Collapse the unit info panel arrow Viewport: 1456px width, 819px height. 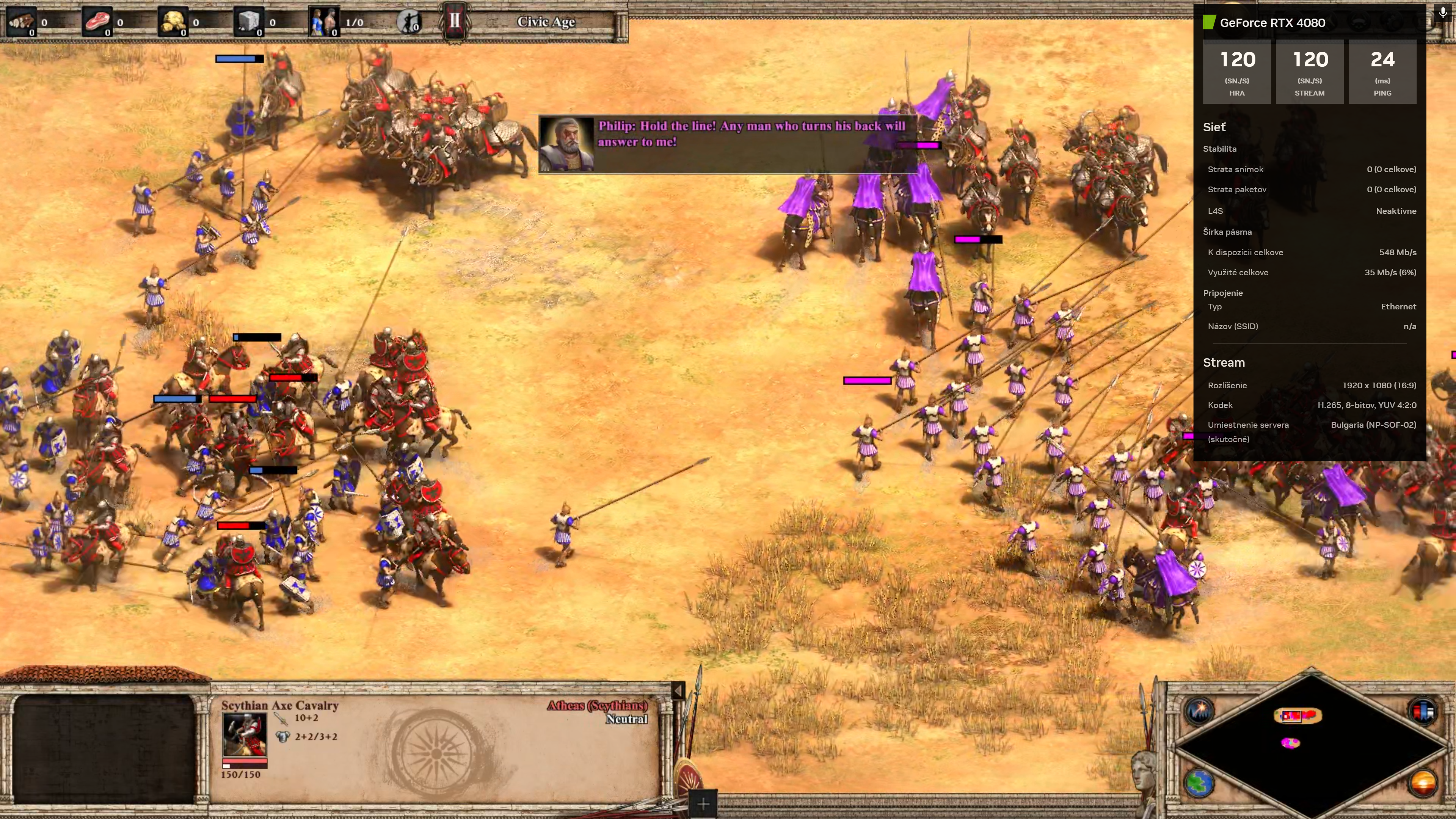(678, 690)
